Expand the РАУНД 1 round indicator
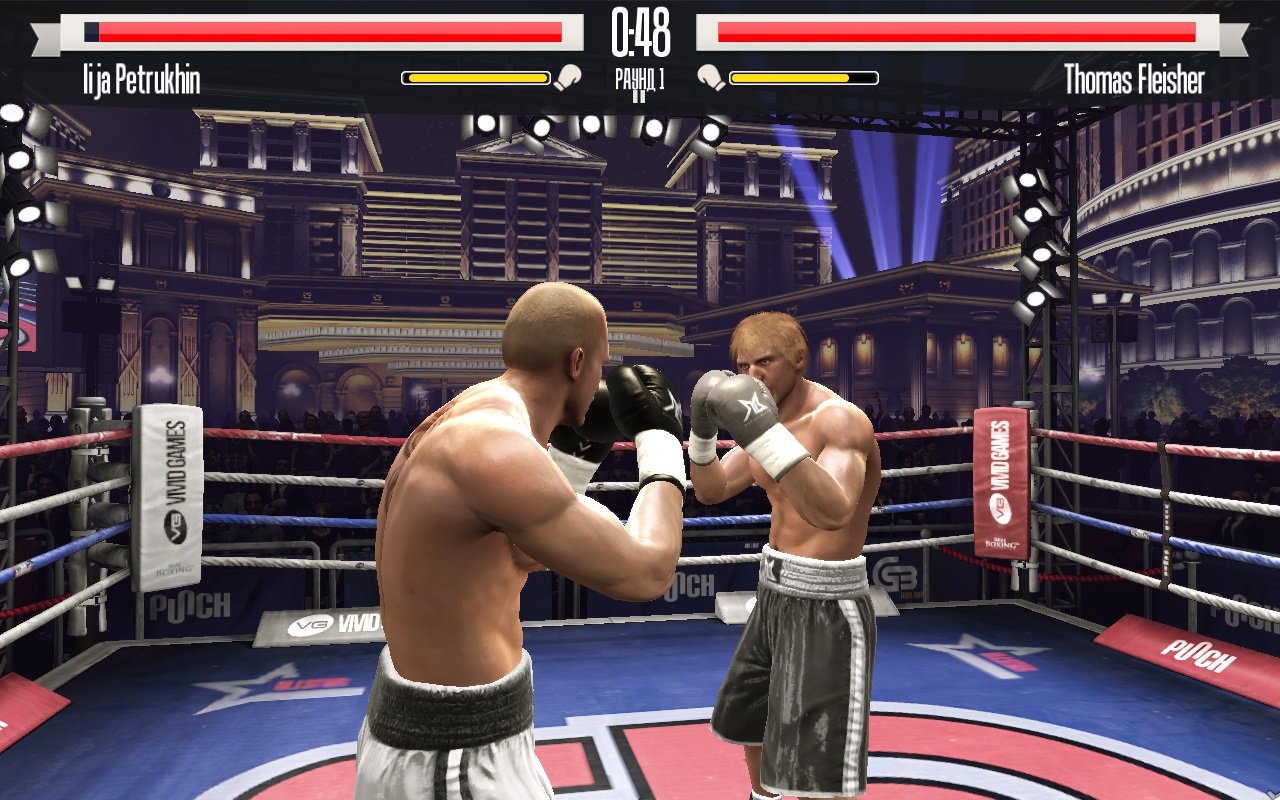Image resolution: width=1280 pixels, height=800 pixels. [x=639, y=73]
